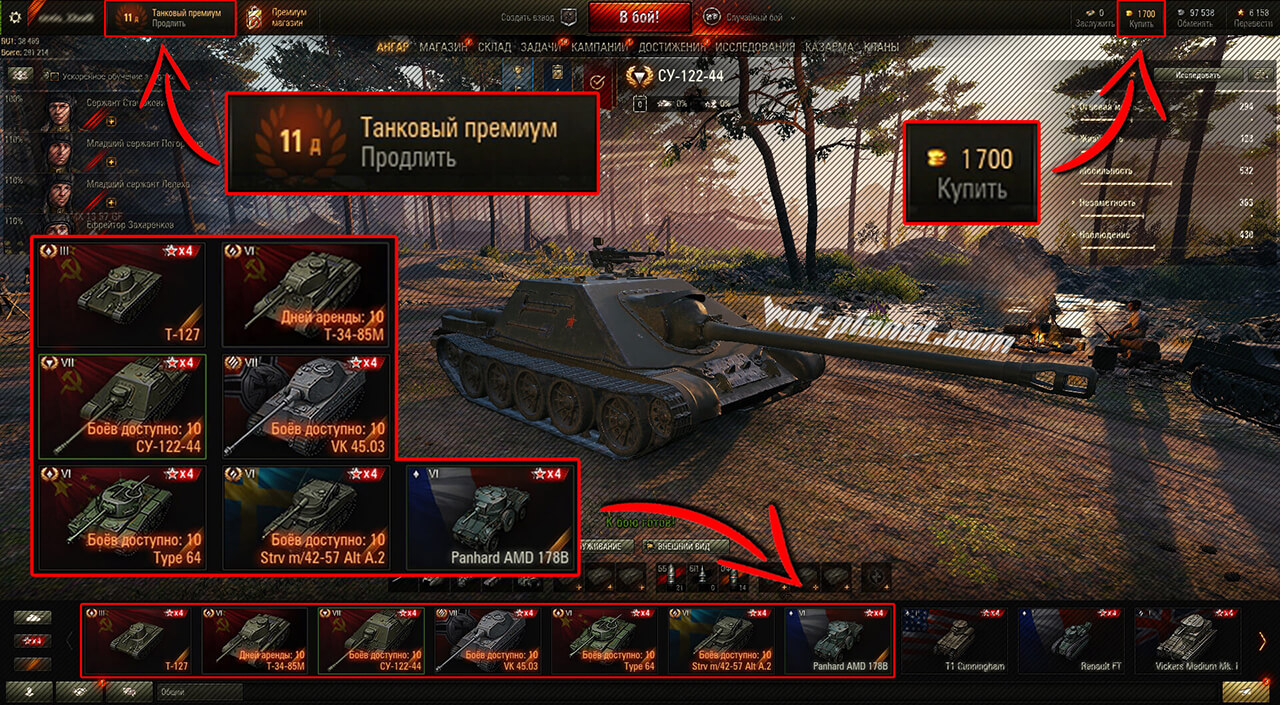Go to the КЛАНЫ tab
The width and height of the screenshot is (1280, 705).
881,47
